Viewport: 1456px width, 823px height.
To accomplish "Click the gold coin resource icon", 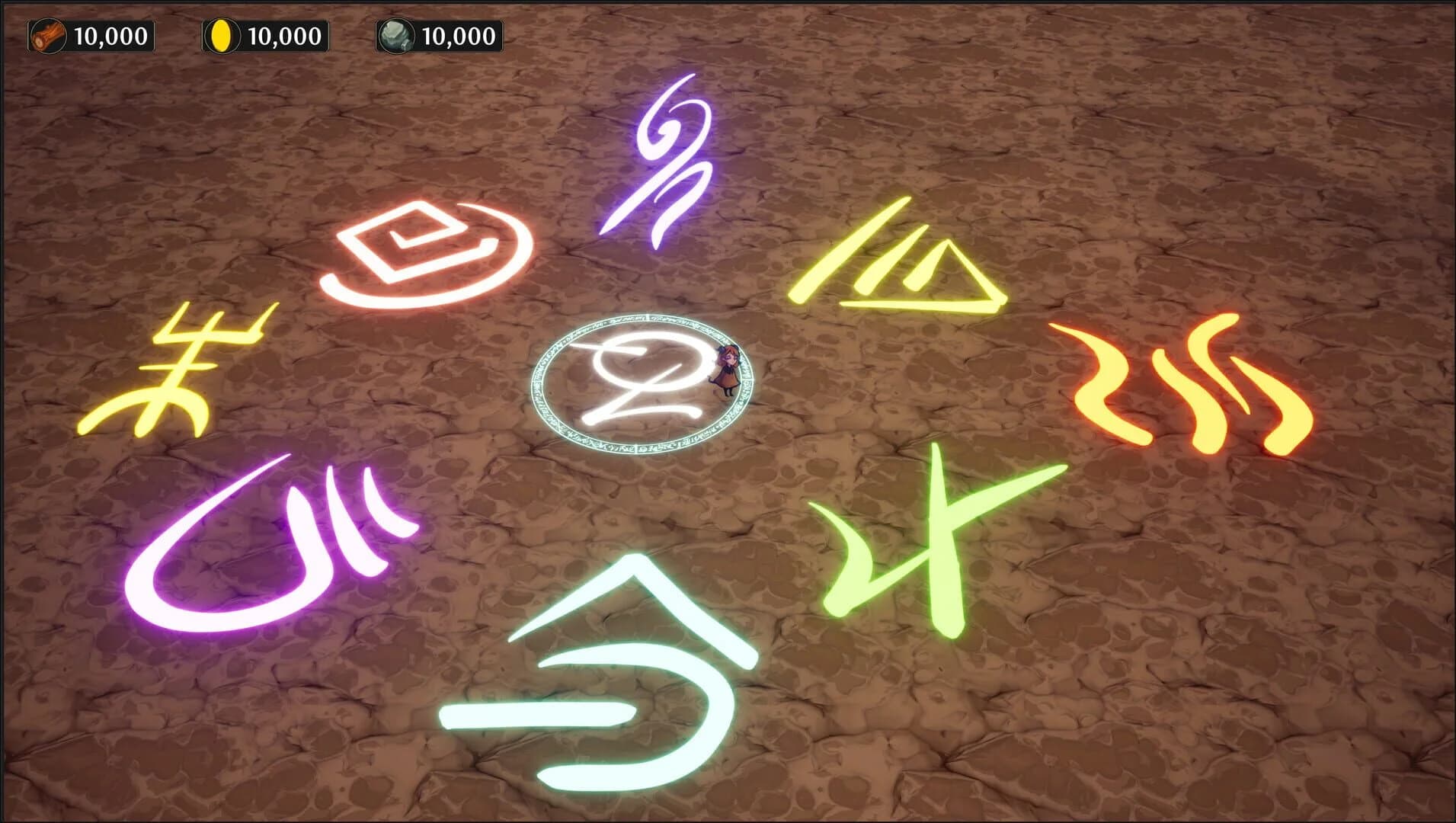I will tap(221, 34).
